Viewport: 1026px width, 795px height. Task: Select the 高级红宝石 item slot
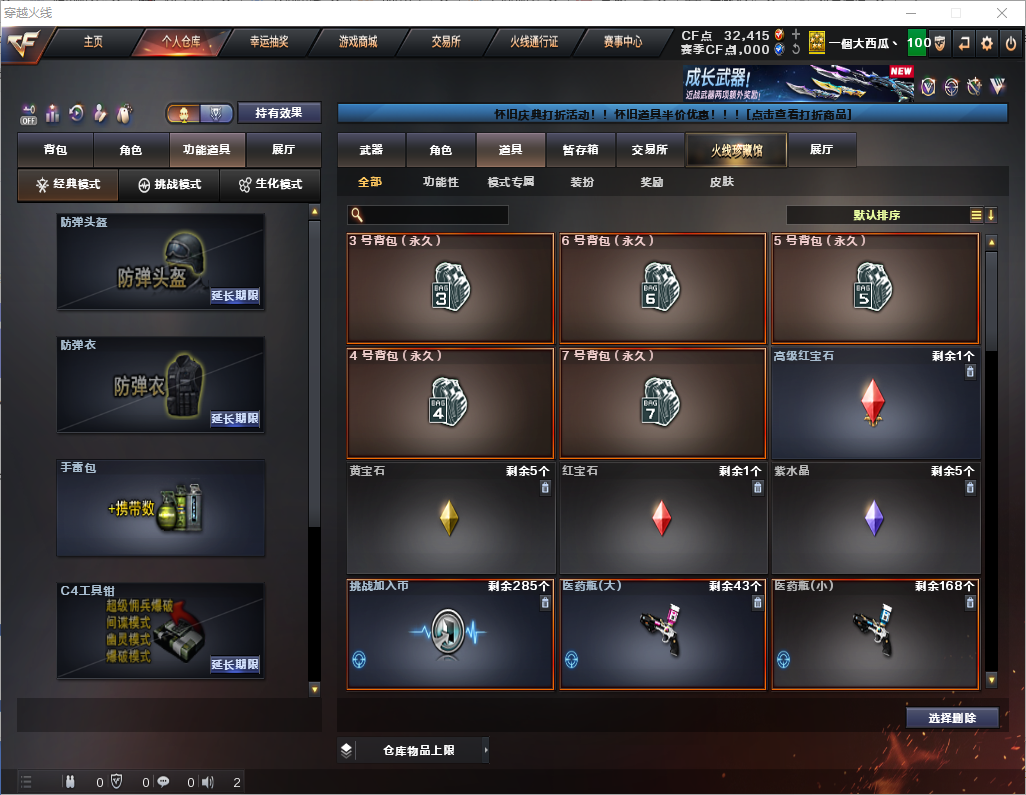pos(875,402)
